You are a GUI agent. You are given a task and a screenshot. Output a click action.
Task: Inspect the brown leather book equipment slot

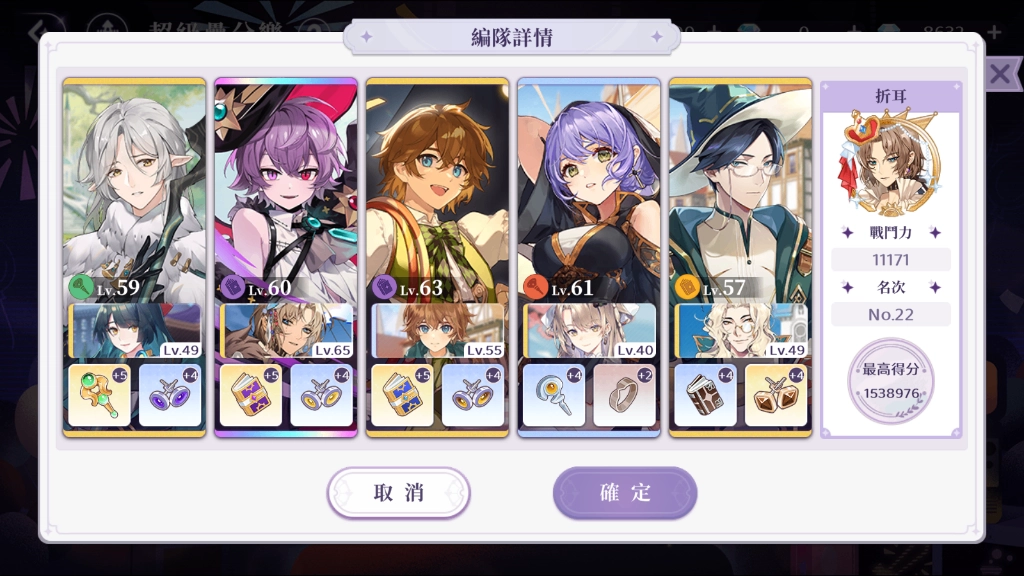(705, 395)
